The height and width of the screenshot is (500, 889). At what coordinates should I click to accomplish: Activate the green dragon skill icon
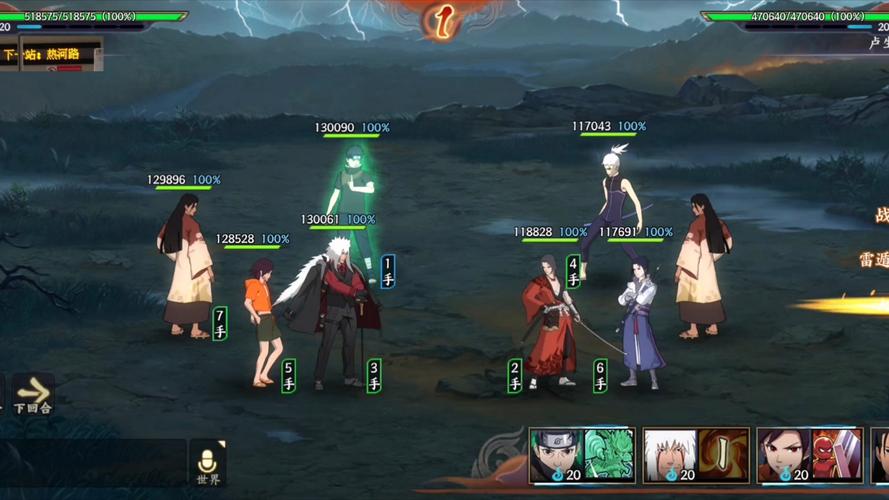click(609, 454)
